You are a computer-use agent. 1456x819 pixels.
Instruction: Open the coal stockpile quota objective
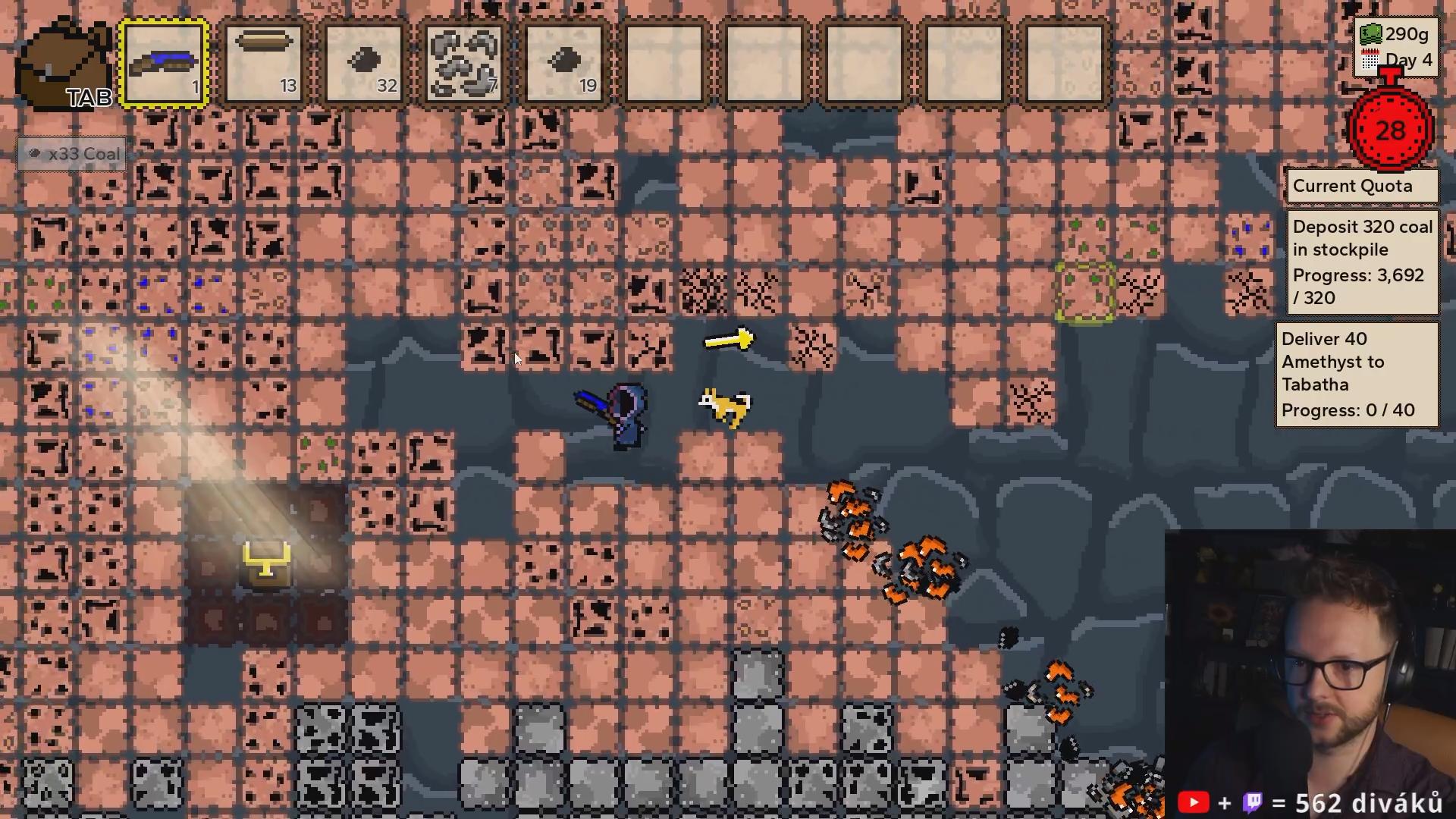(x=1362, y=262)
